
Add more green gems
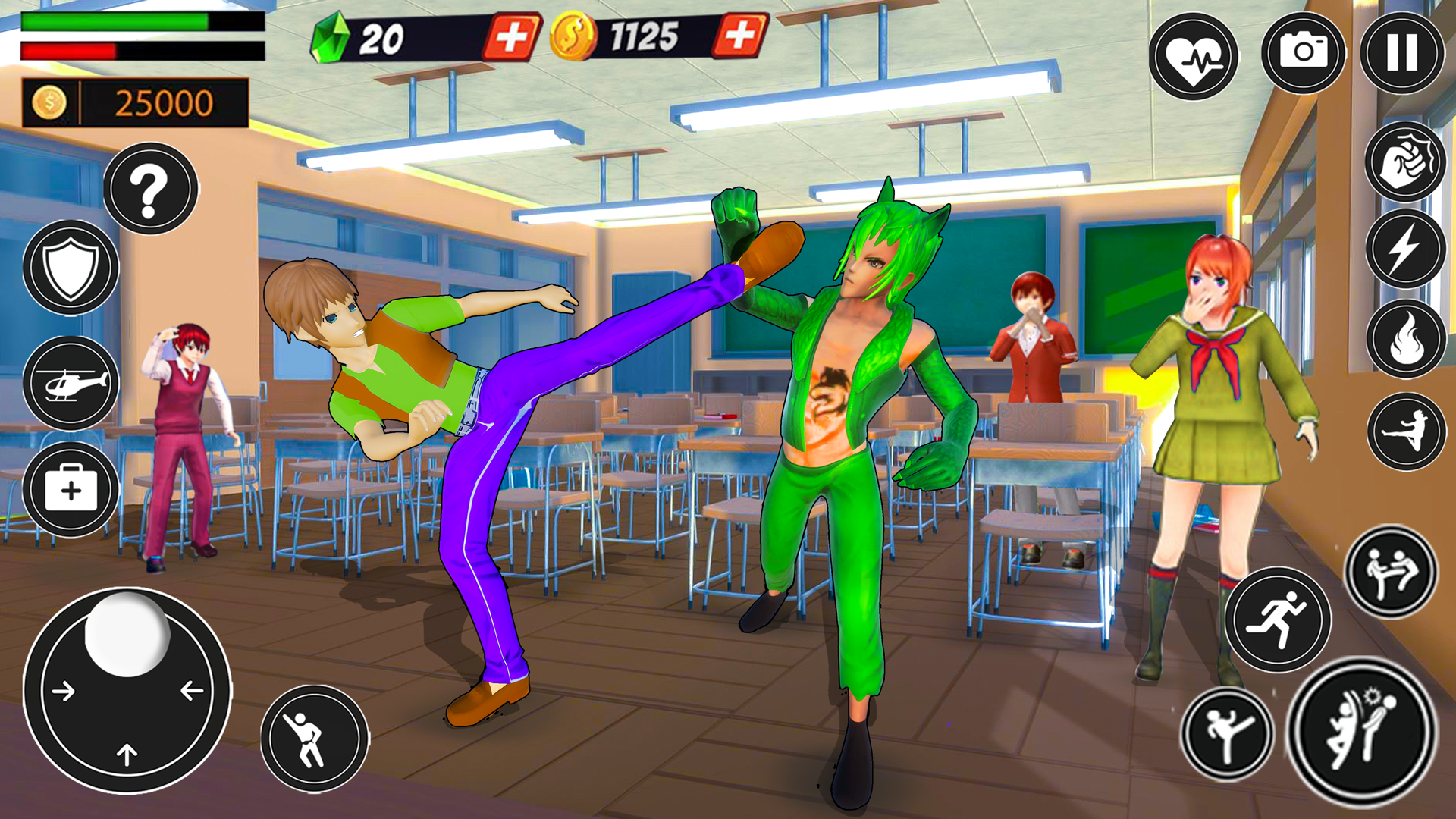click(512, 36)
